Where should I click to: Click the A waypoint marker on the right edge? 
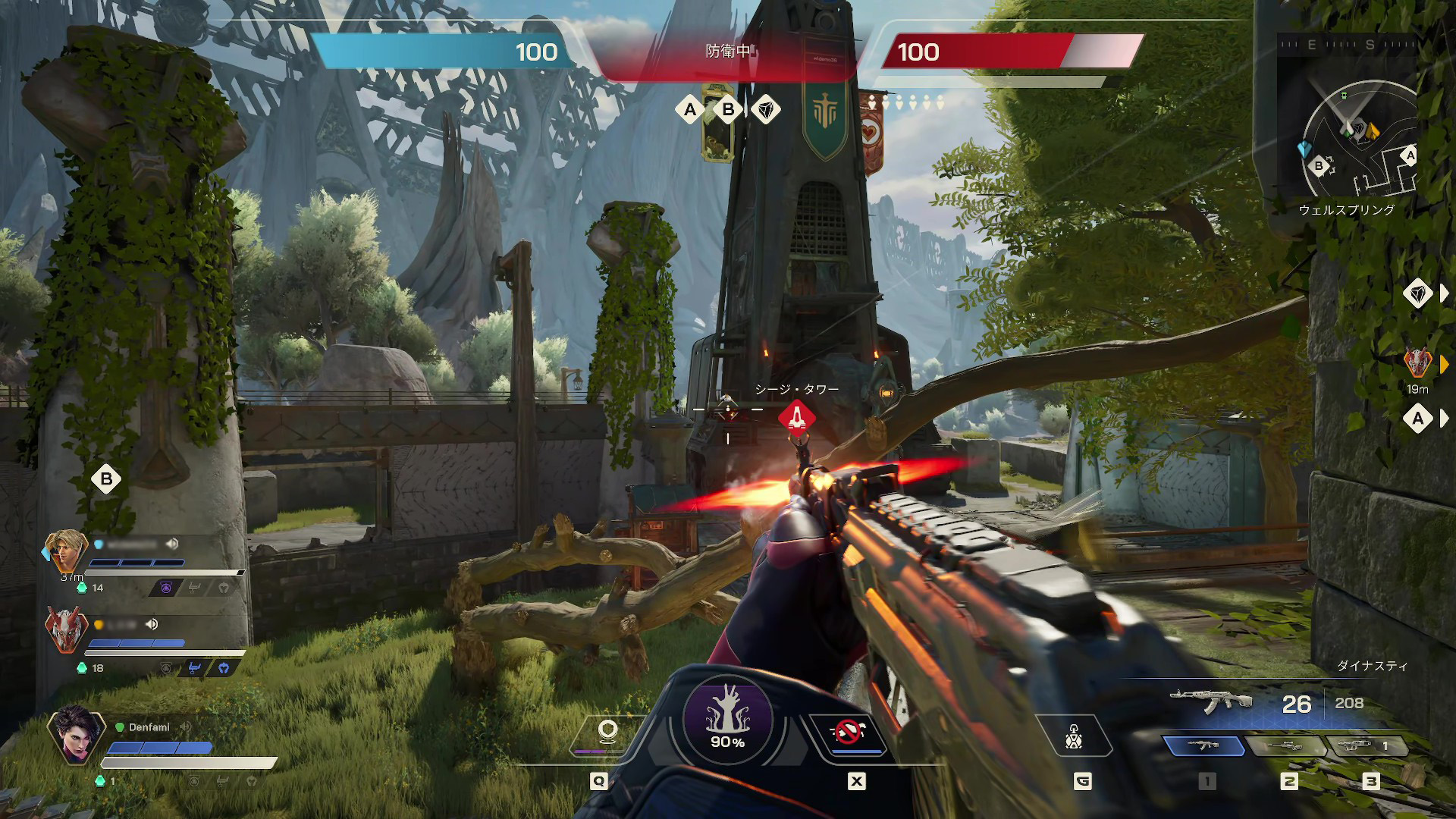1417,419
